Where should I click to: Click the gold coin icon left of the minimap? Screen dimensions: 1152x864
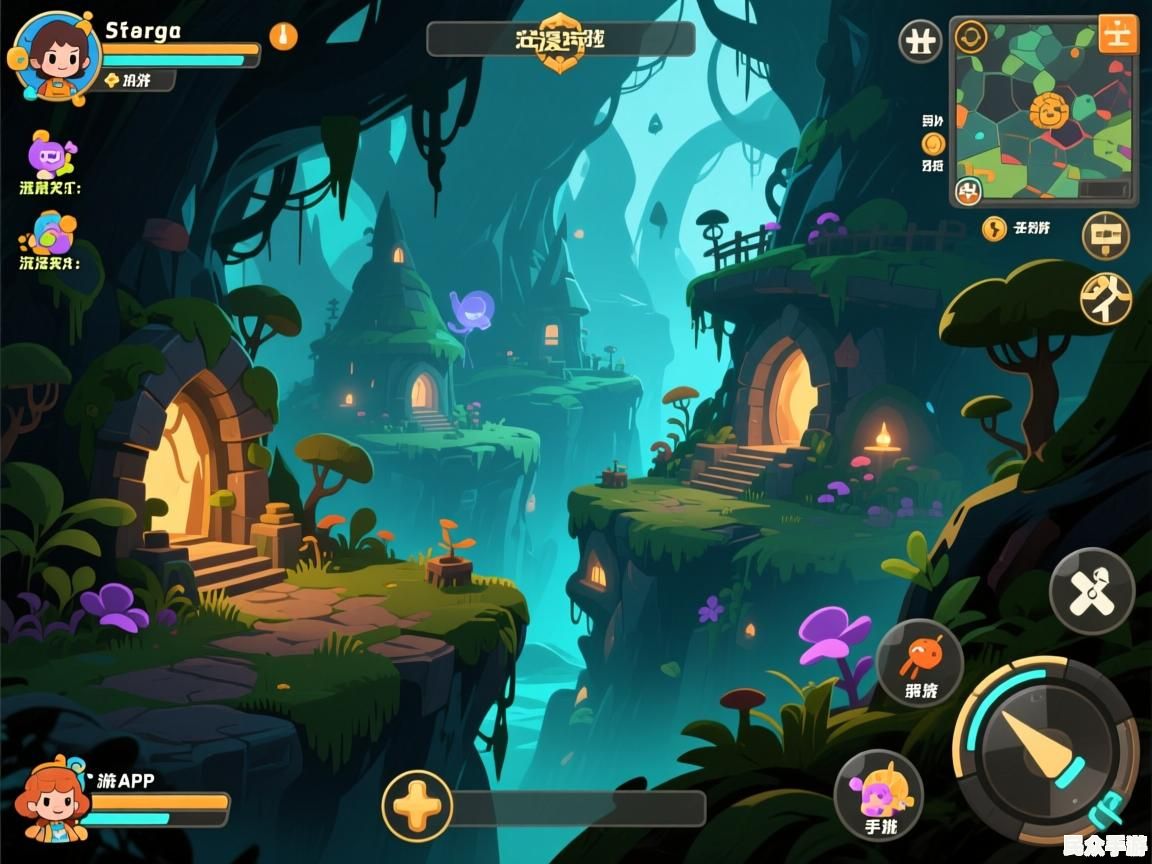[933, 143]
